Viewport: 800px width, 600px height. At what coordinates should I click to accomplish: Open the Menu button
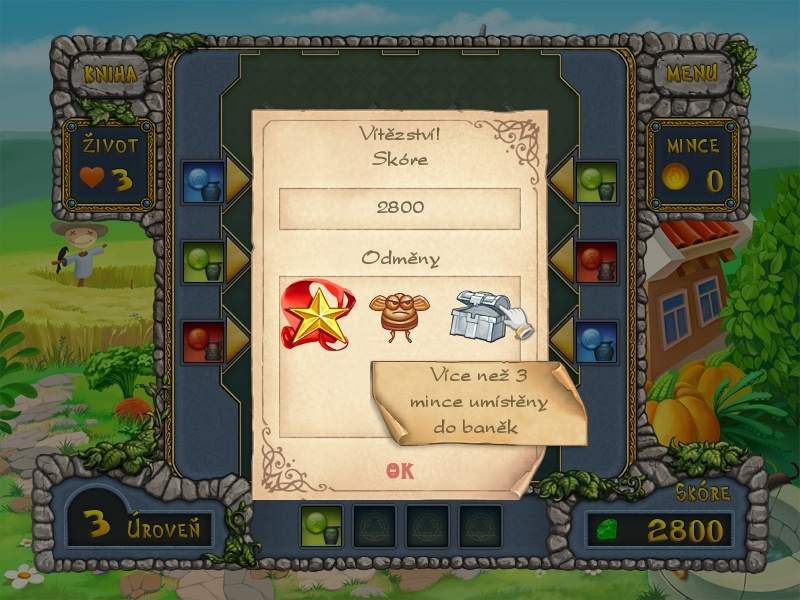[x=691, y=73]
